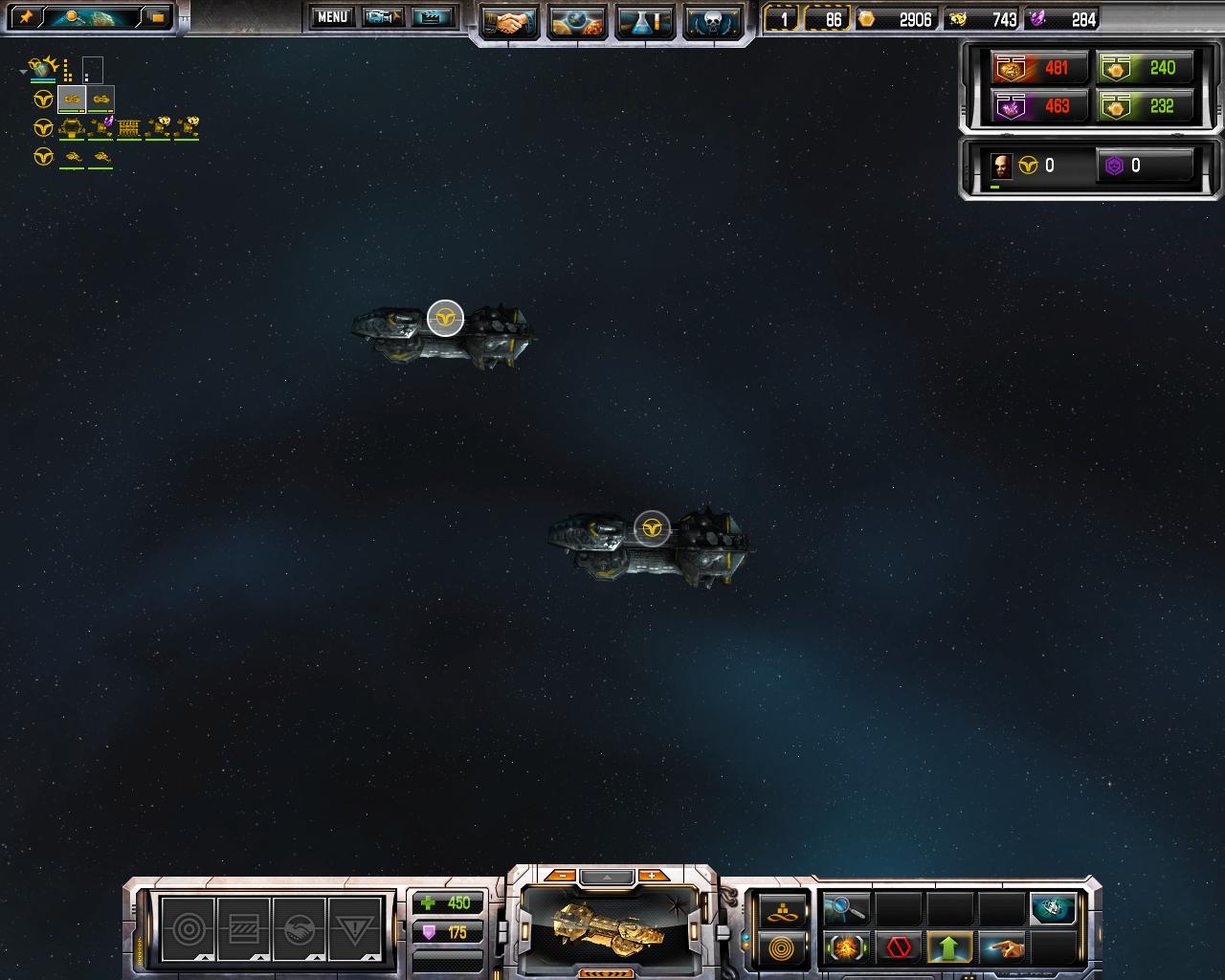Image resolution: width=1225 pixels, height=980 pixels.
Task: Open the diplomacy handshake screen
Action: pos(509,22)
